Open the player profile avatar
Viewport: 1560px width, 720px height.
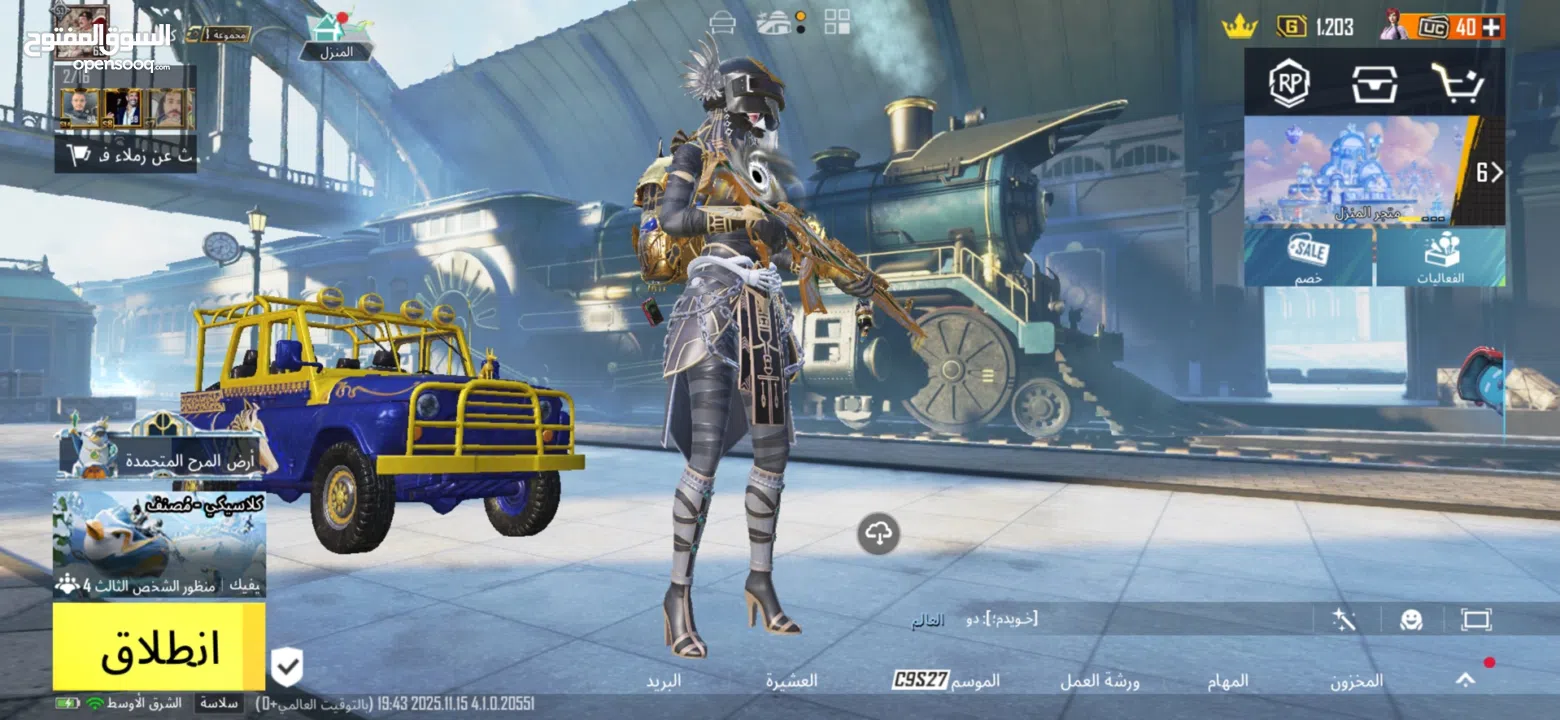[x=82, y=30]
